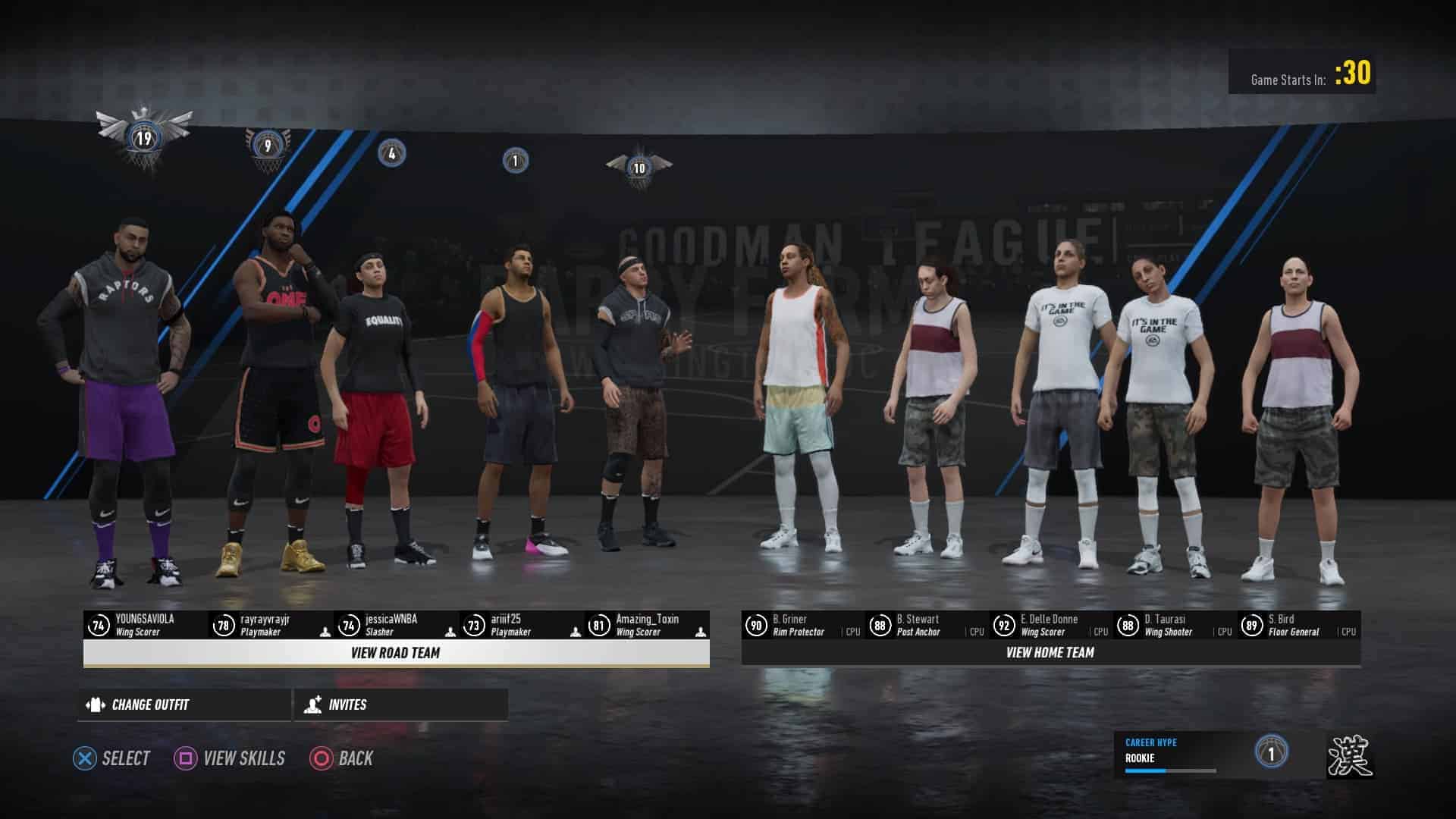1456x819 pixels.
Task: Select S. Bird's Floor General card
Action: (x=1299, y=626)
